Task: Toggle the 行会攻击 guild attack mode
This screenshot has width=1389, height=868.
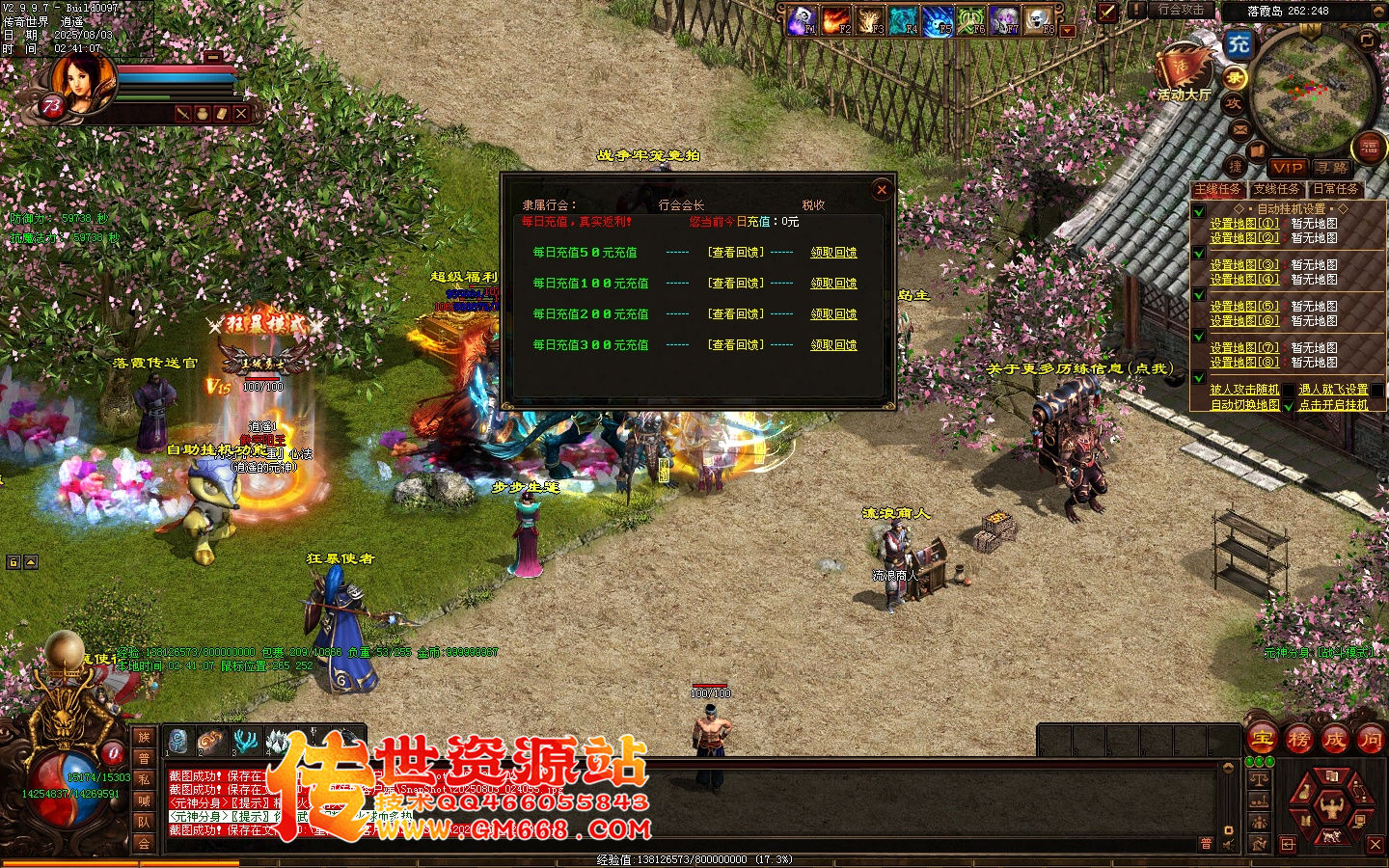Action: (1180, 11)
